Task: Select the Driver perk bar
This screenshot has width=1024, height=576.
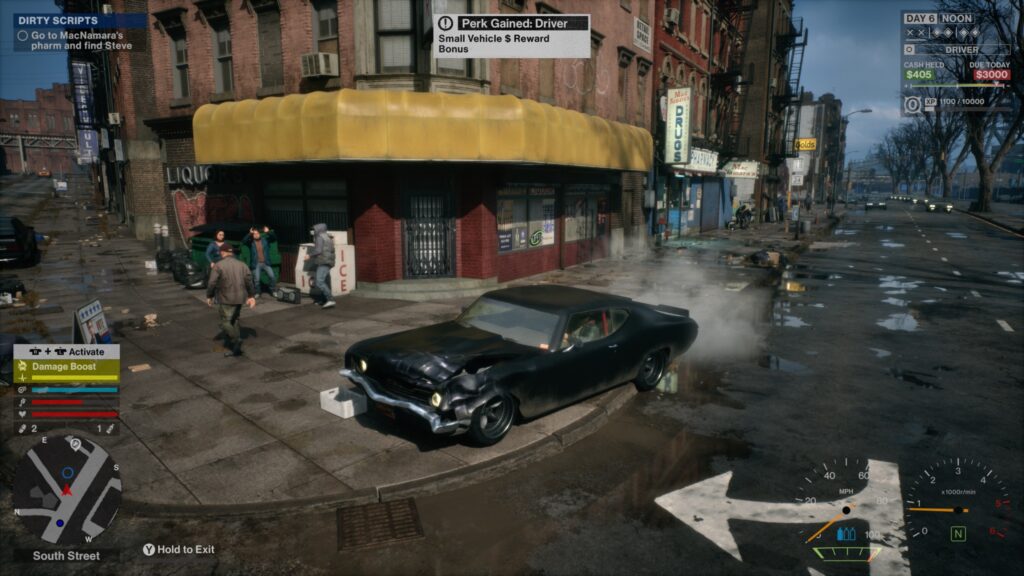Action: pos(961,49)
